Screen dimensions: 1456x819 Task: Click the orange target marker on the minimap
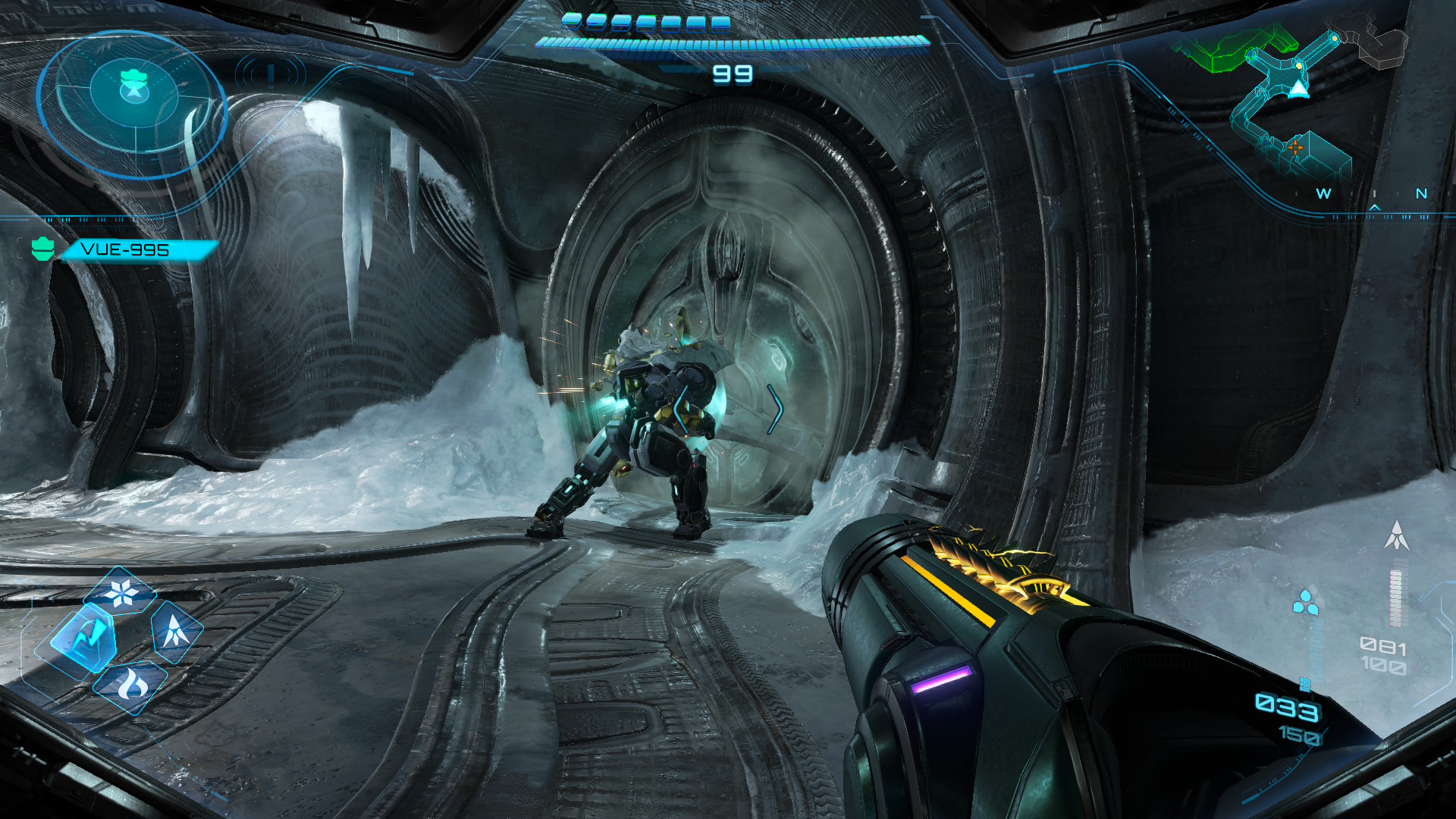coord(1295,147)
